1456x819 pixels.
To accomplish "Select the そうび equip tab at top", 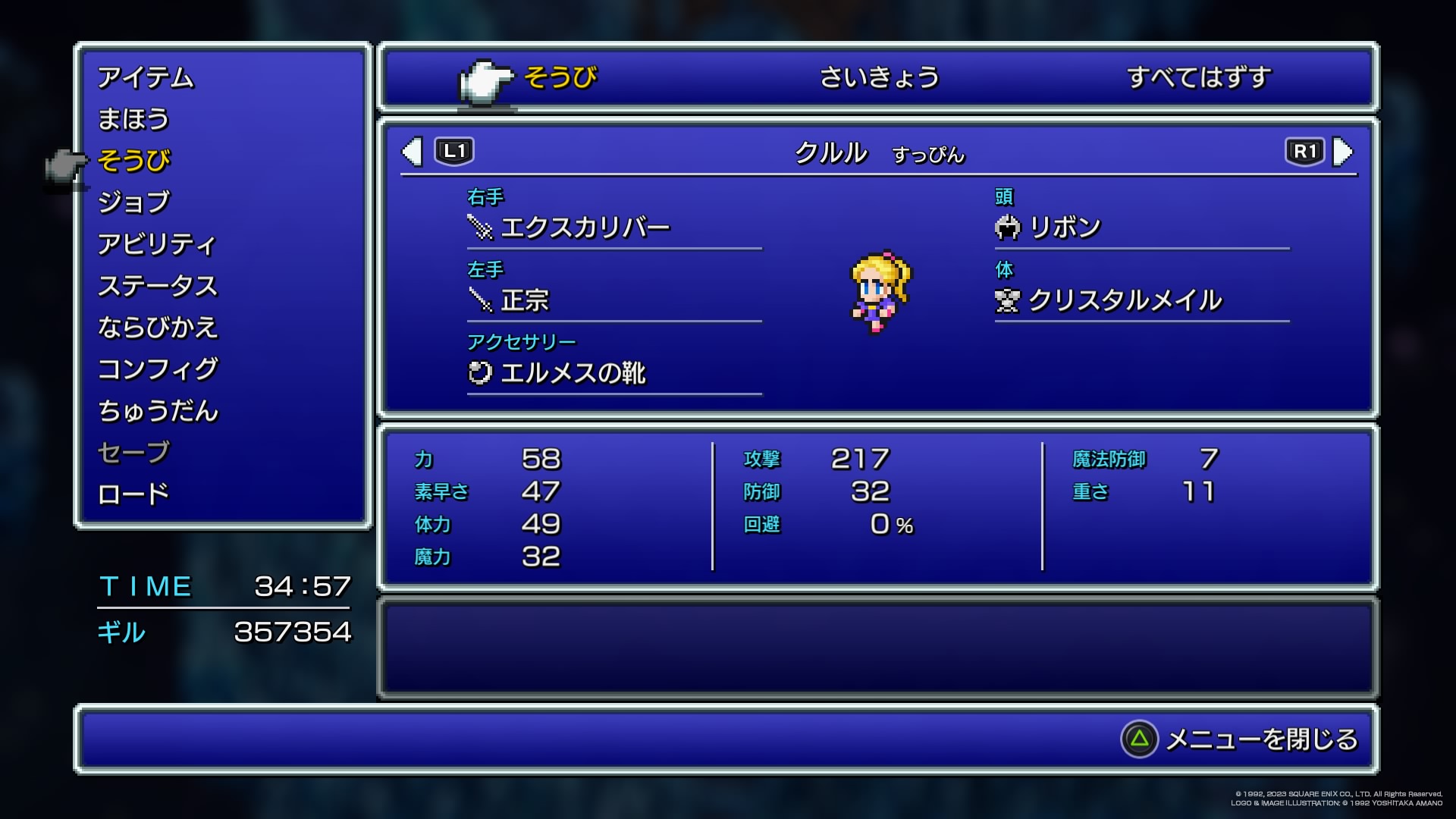I will tap(560, 77).
